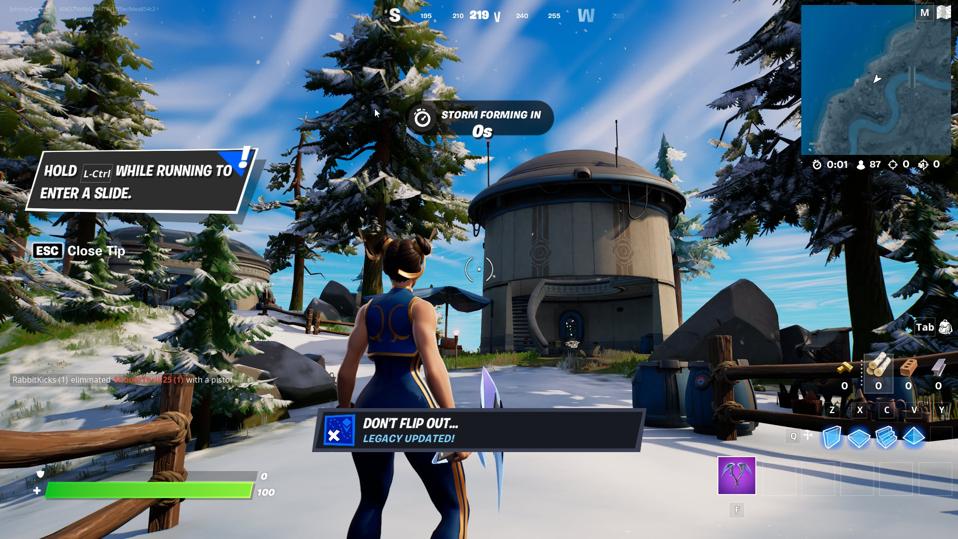Choose the wall building piece
The width and height of the screenshot is (958, 539).
click(x=832, y=437)
